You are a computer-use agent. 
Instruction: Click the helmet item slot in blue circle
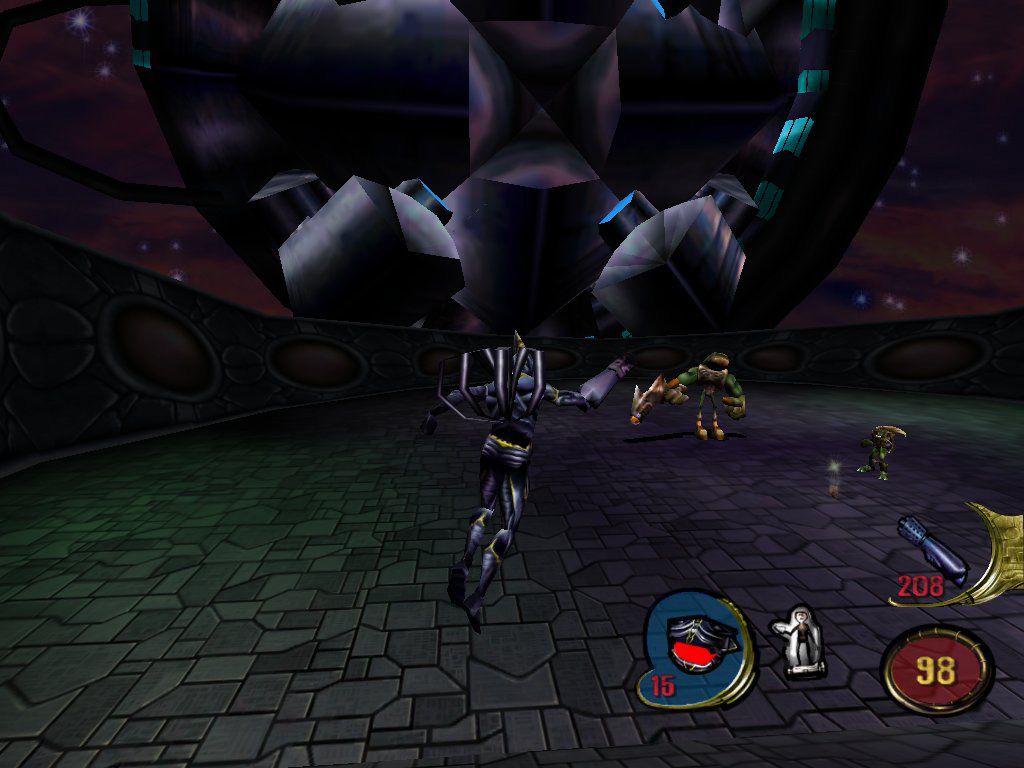[x=697, y=647]
